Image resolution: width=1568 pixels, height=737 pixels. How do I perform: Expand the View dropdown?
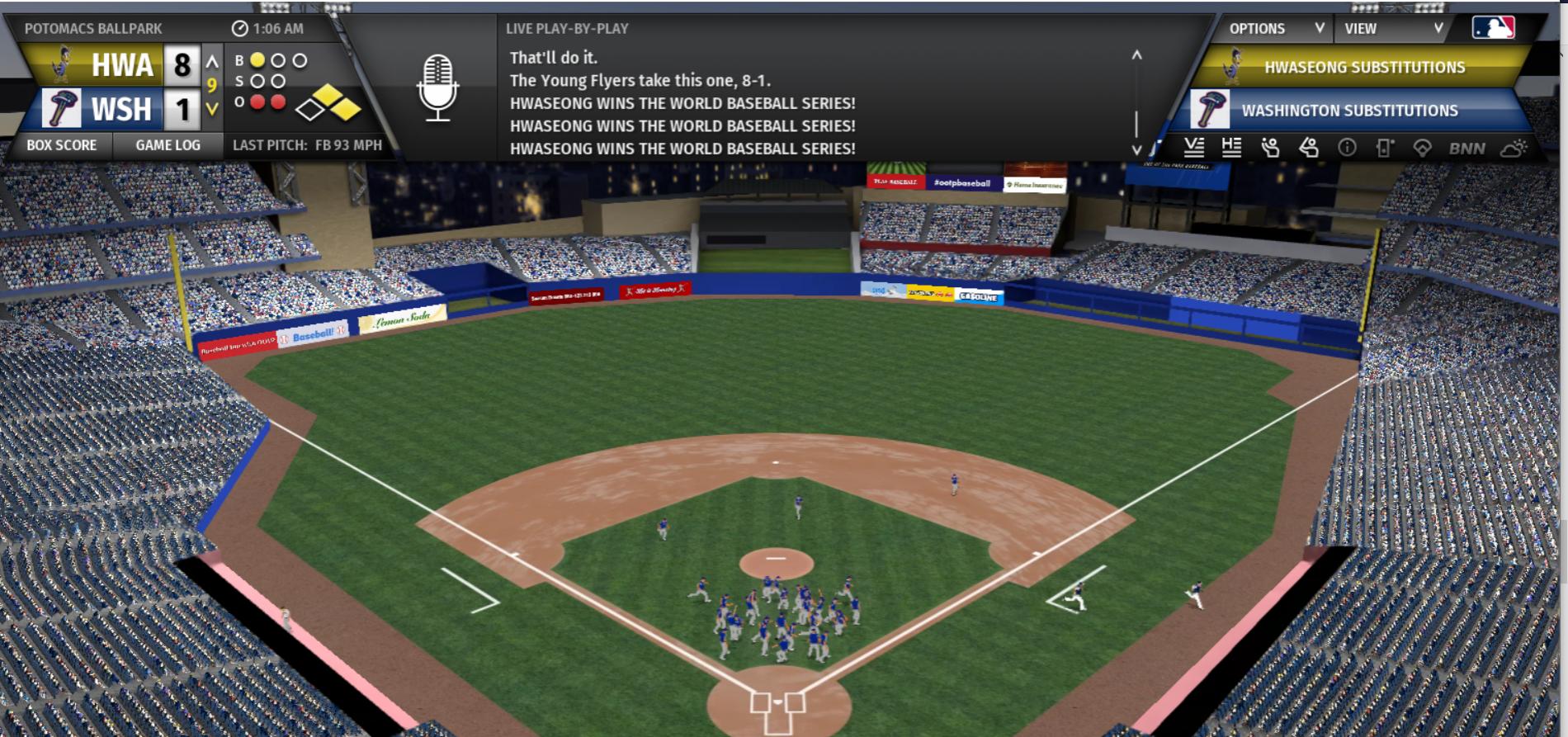pos(1393,29)
